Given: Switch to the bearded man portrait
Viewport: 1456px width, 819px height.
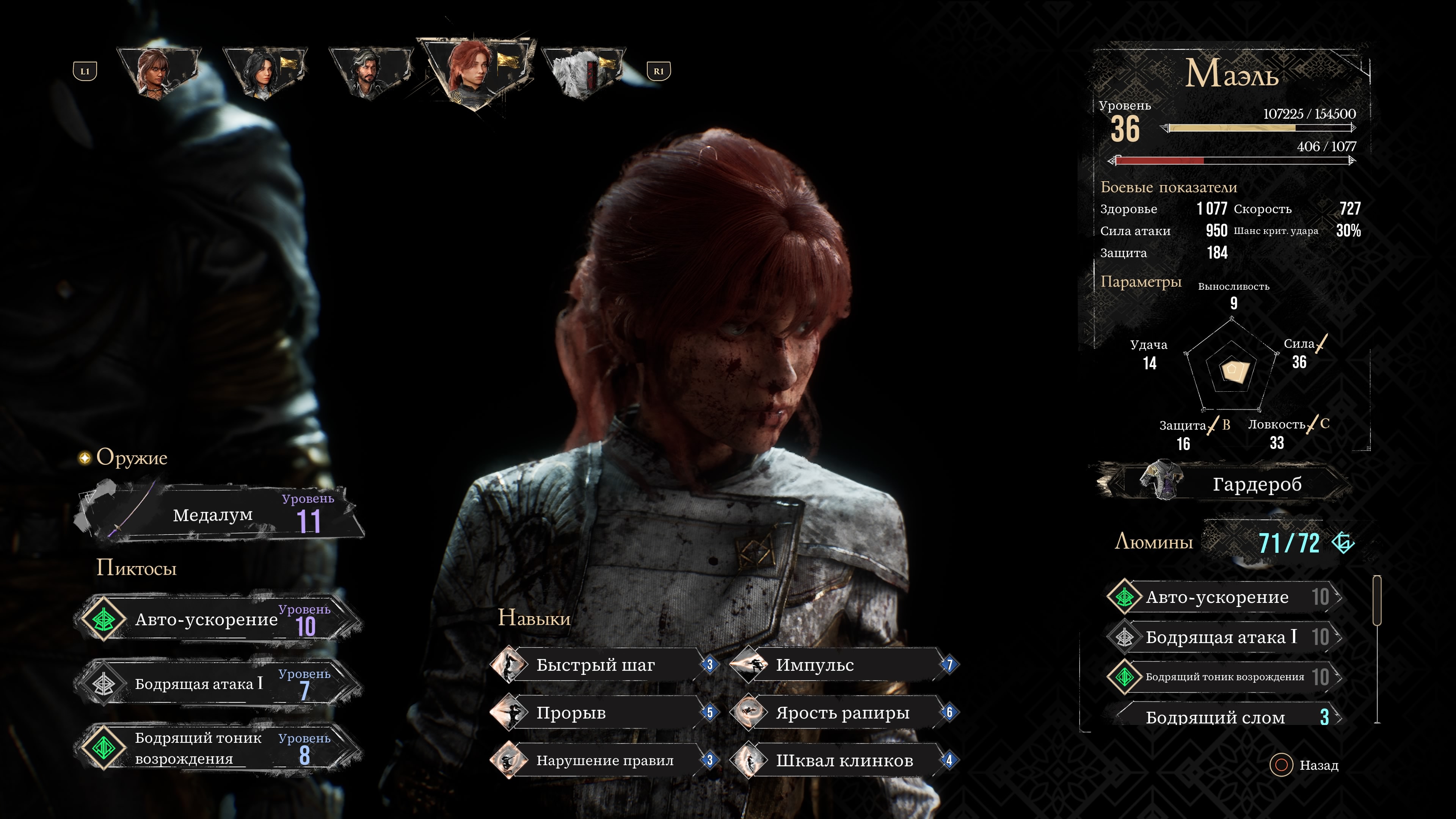Looking at the screenshot, I should (x=370, y=72).
